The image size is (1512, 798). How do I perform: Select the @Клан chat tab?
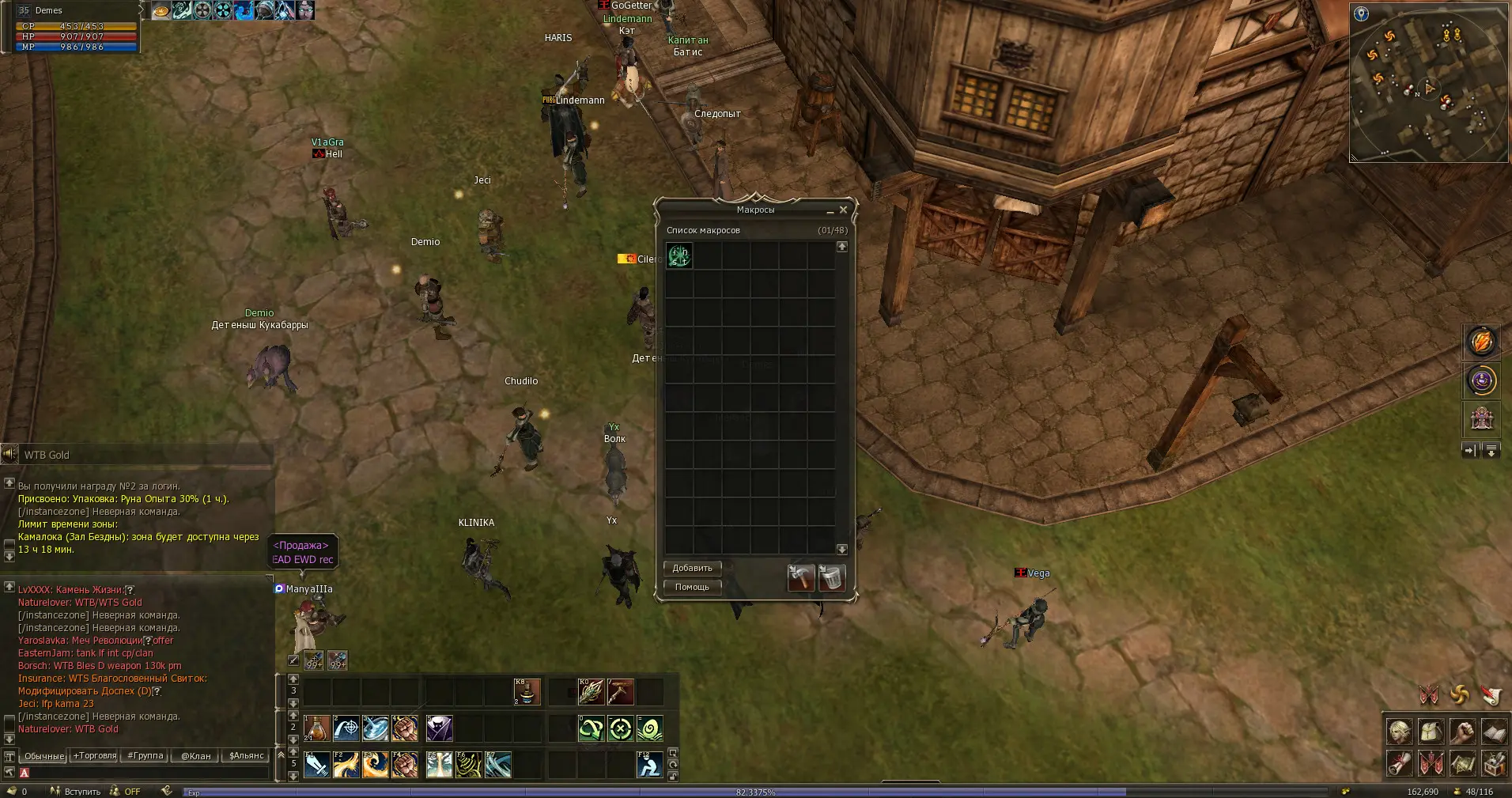pyautogui.click(x=196, y=755)
